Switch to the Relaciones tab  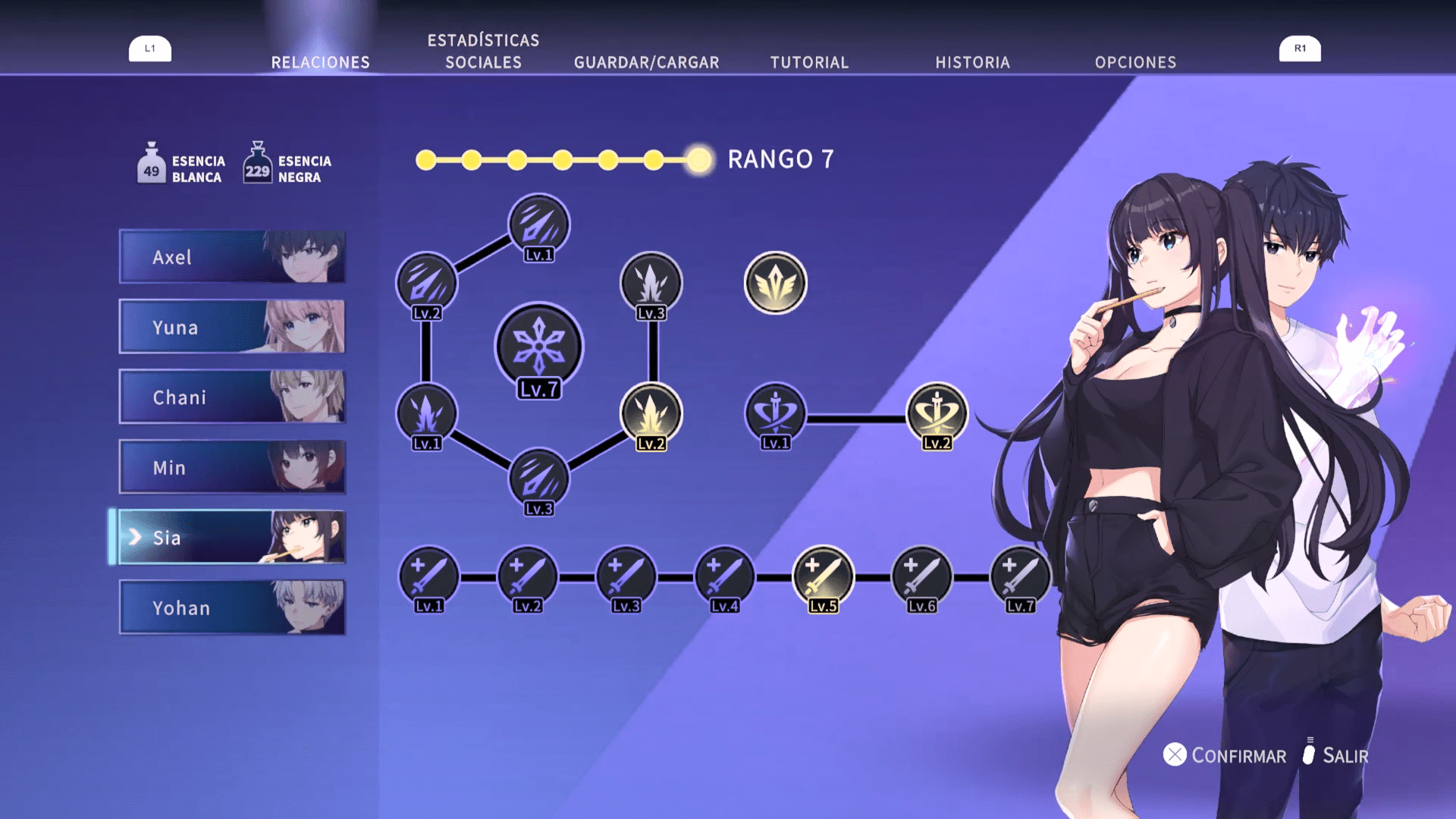tap(320, 62)
